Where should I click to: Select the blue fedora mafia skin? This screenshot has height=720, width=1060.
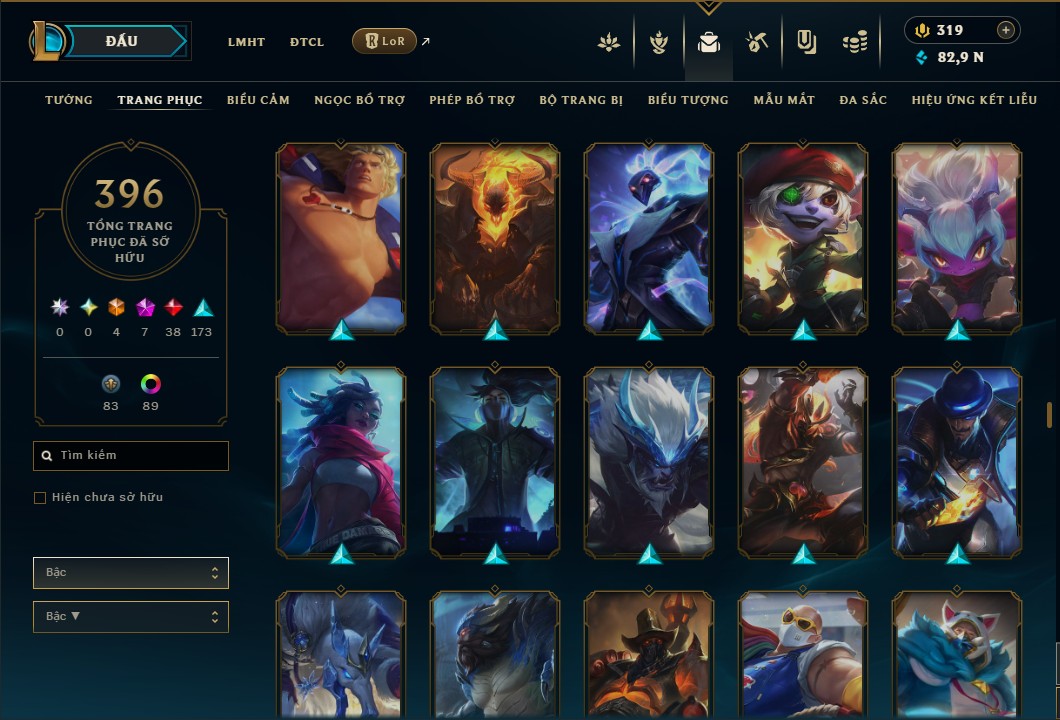click(x=957, y=461)
